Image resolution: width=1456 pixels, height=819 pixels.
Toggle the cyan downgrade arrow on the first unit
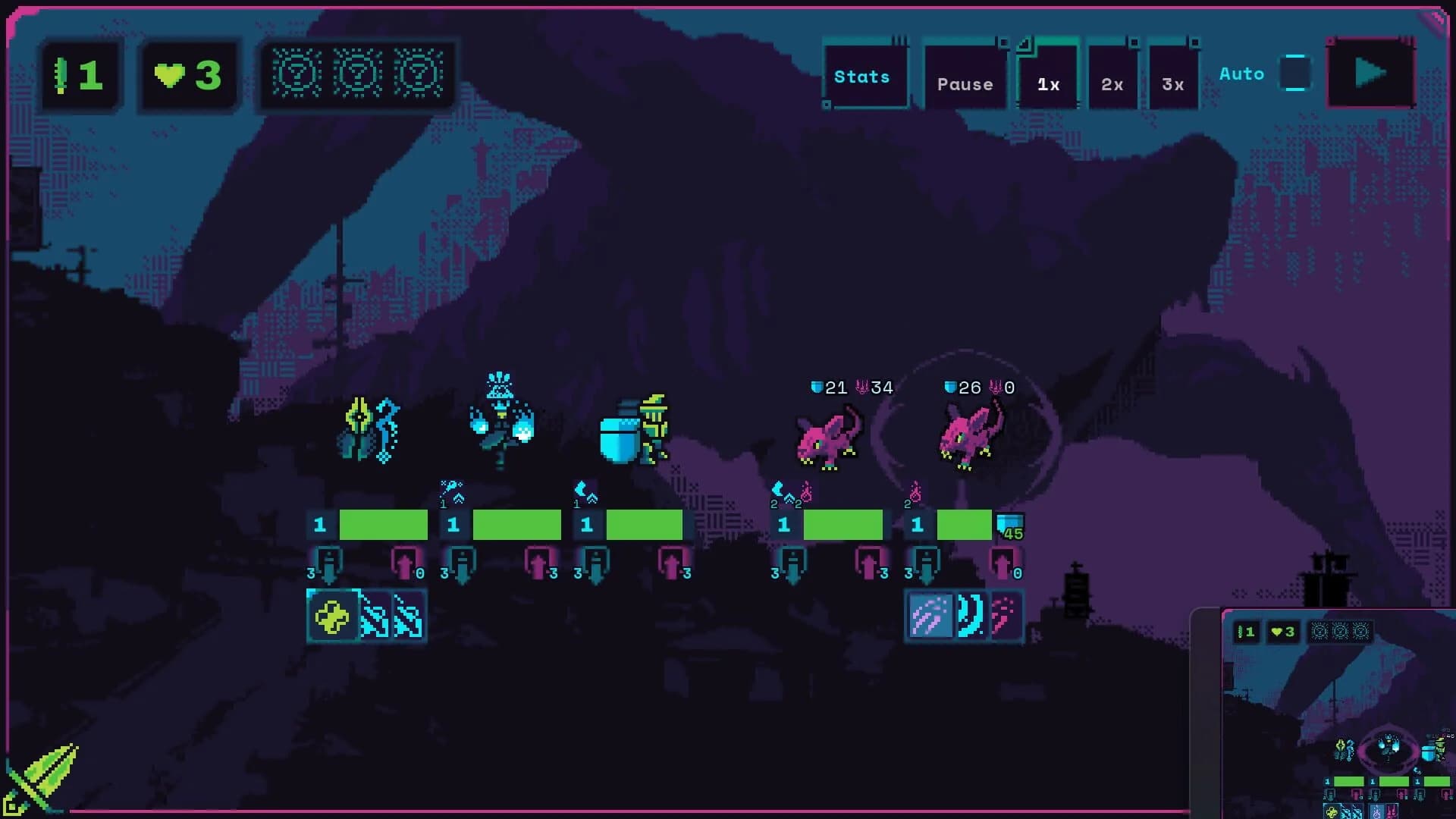click(329, 563)
